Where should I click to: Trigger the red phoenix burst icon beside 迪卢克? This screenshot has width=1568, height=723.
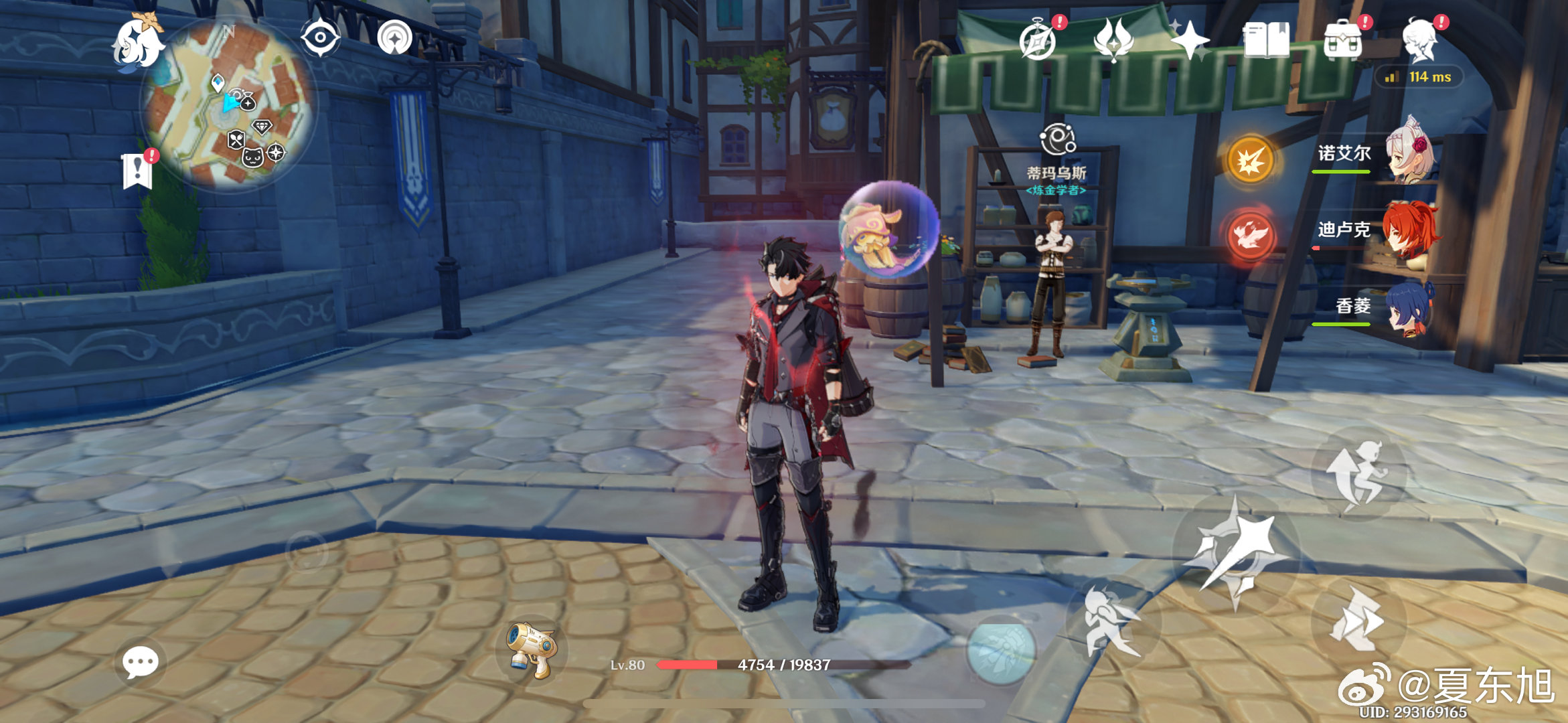pyautogui.click(x=1250, y=236)
